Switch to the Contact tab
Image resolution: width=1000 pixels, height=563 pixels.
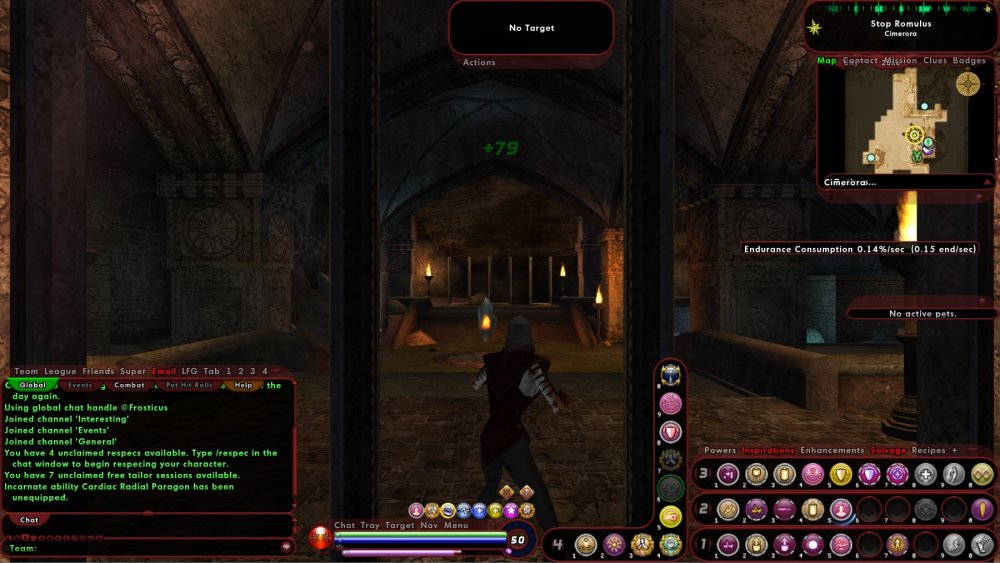pos(860,61)
